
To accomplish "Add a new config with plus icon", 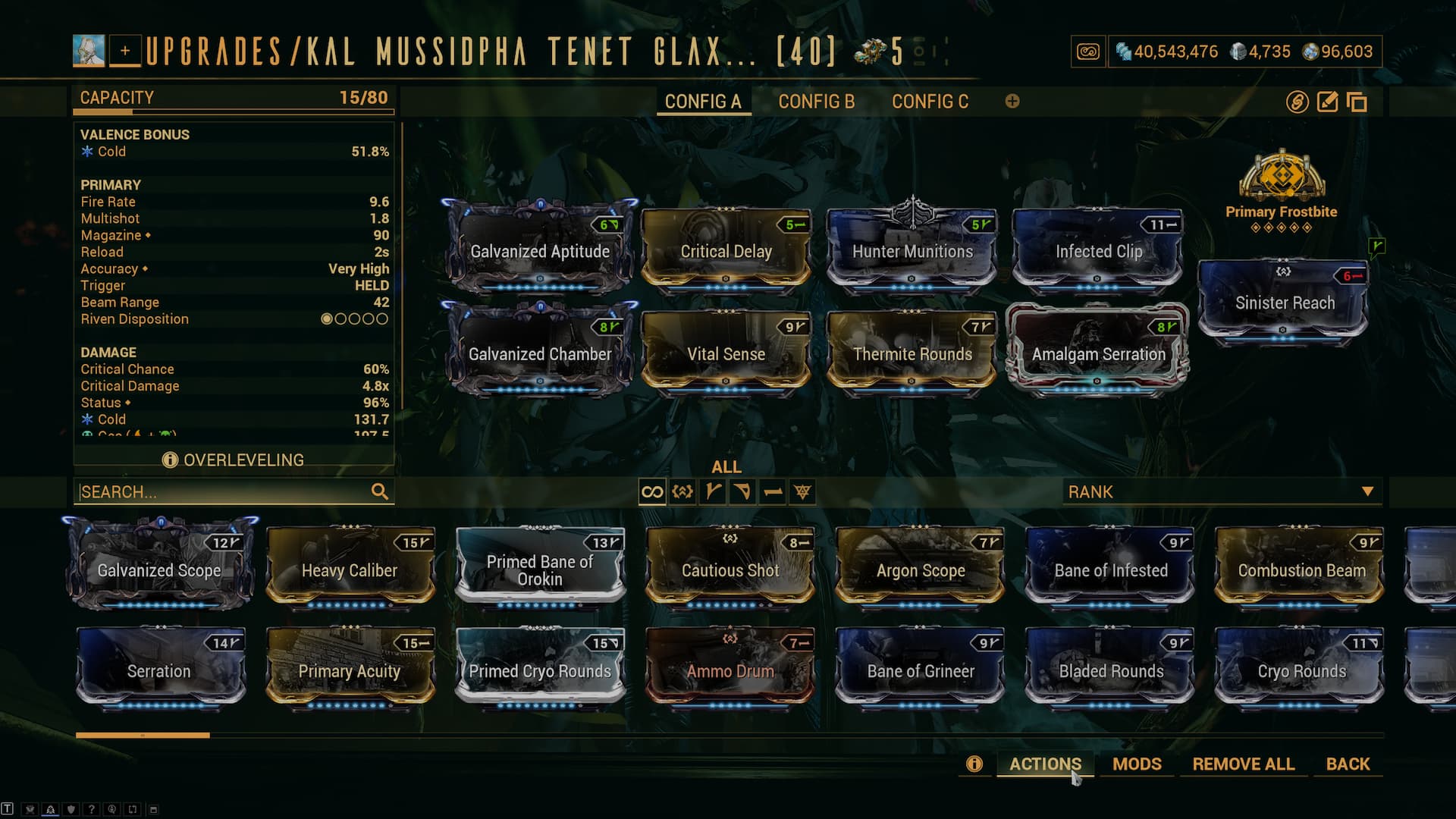I will 1012,102.
